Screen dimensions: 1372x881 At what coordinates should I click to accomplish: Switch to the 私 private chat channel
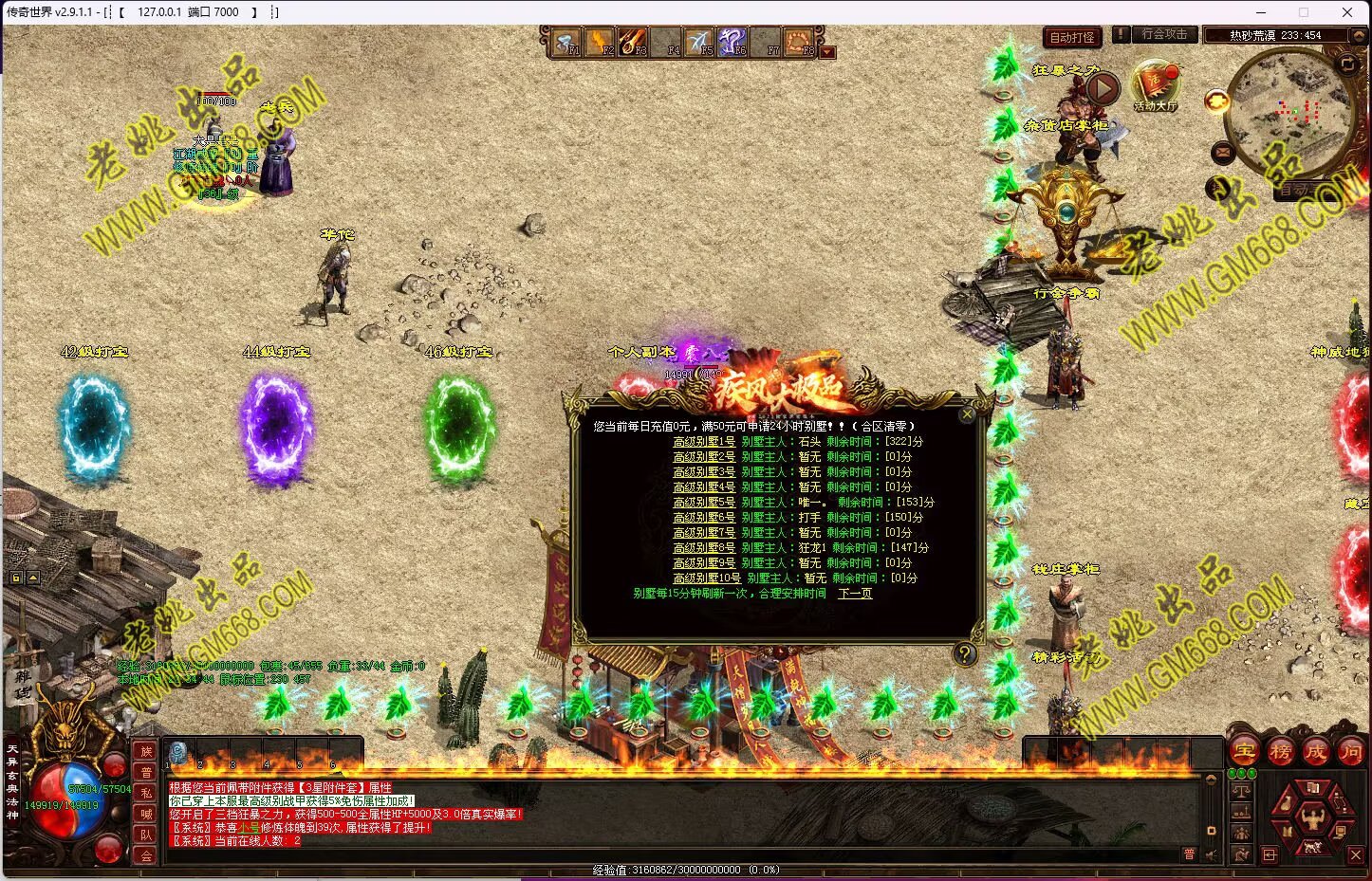[145, 793]
